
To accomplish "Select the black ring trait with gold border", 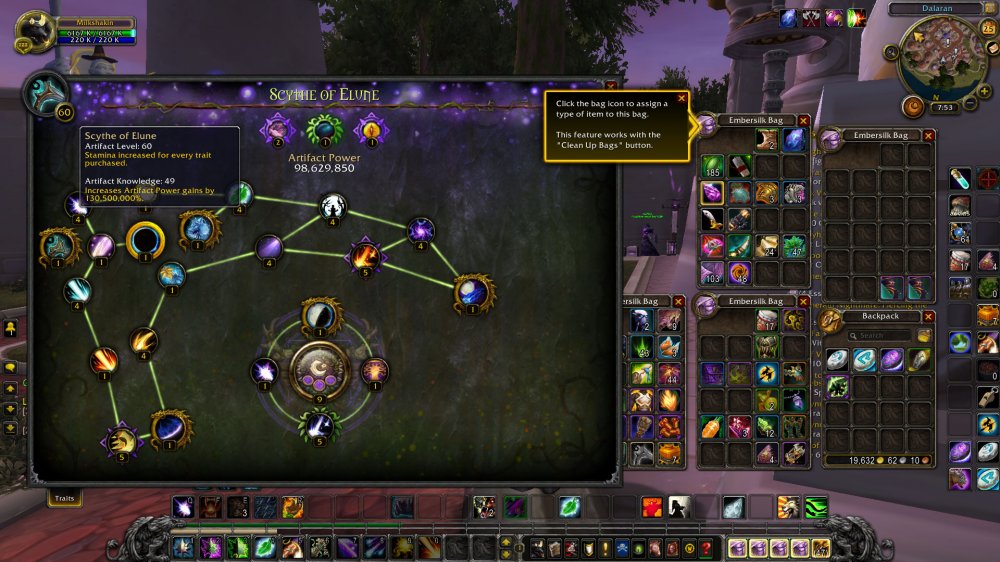I will click(145, 240).
